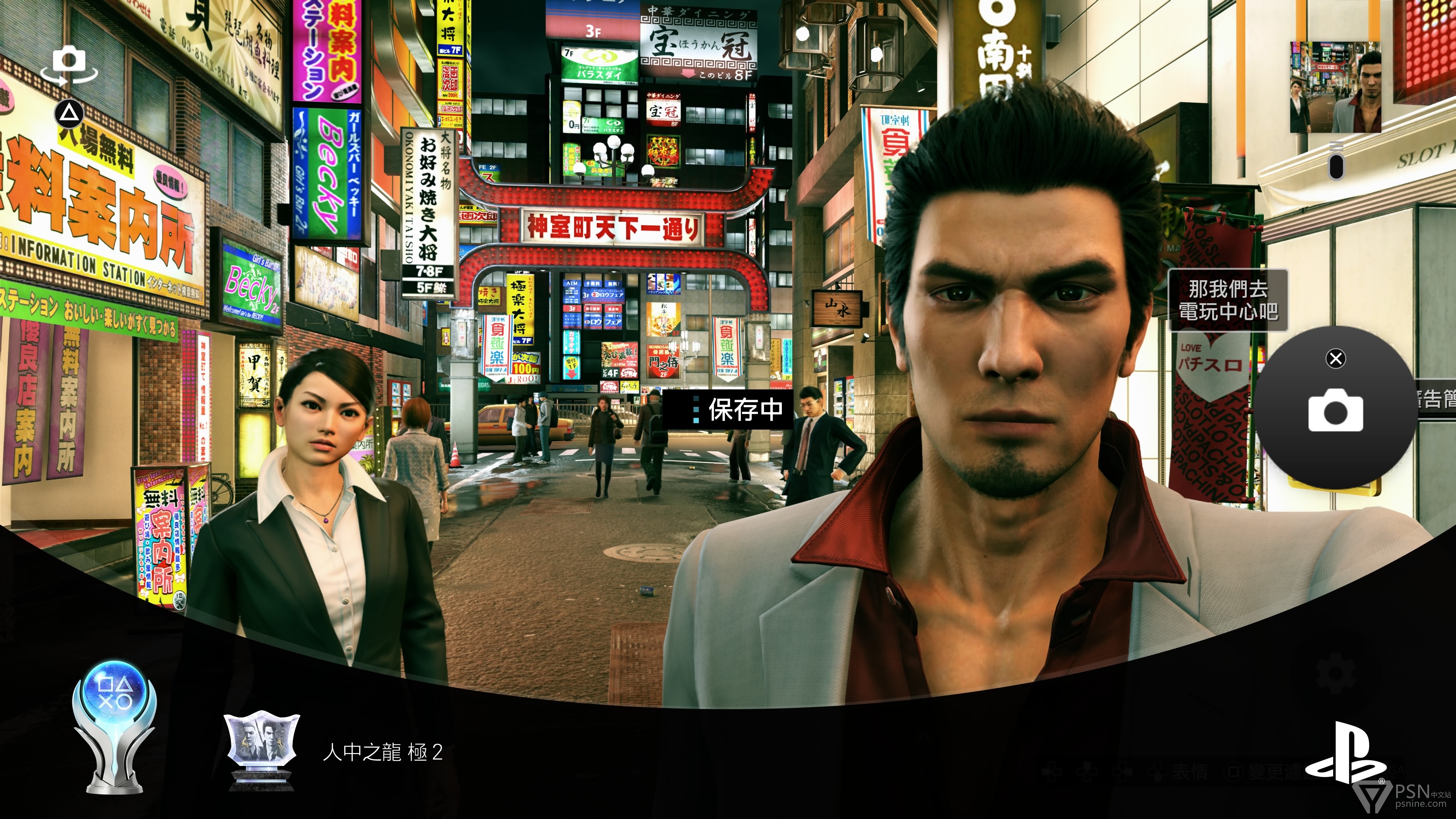The height and width of the screenshot is (819, 1456).
Task: Open the platinum trophy notification icon
Action: click(114, 726)
